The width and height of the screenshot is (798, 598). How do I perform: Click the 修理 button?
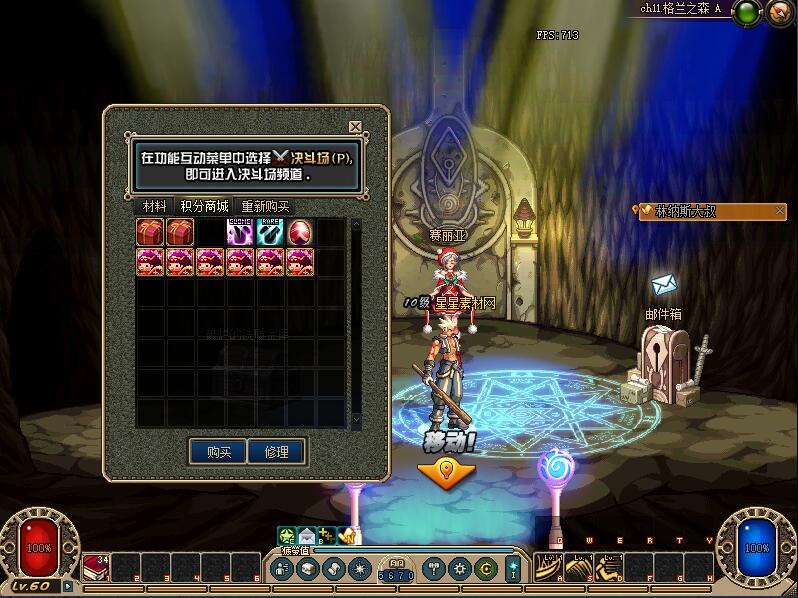click(x=276, y=452)
